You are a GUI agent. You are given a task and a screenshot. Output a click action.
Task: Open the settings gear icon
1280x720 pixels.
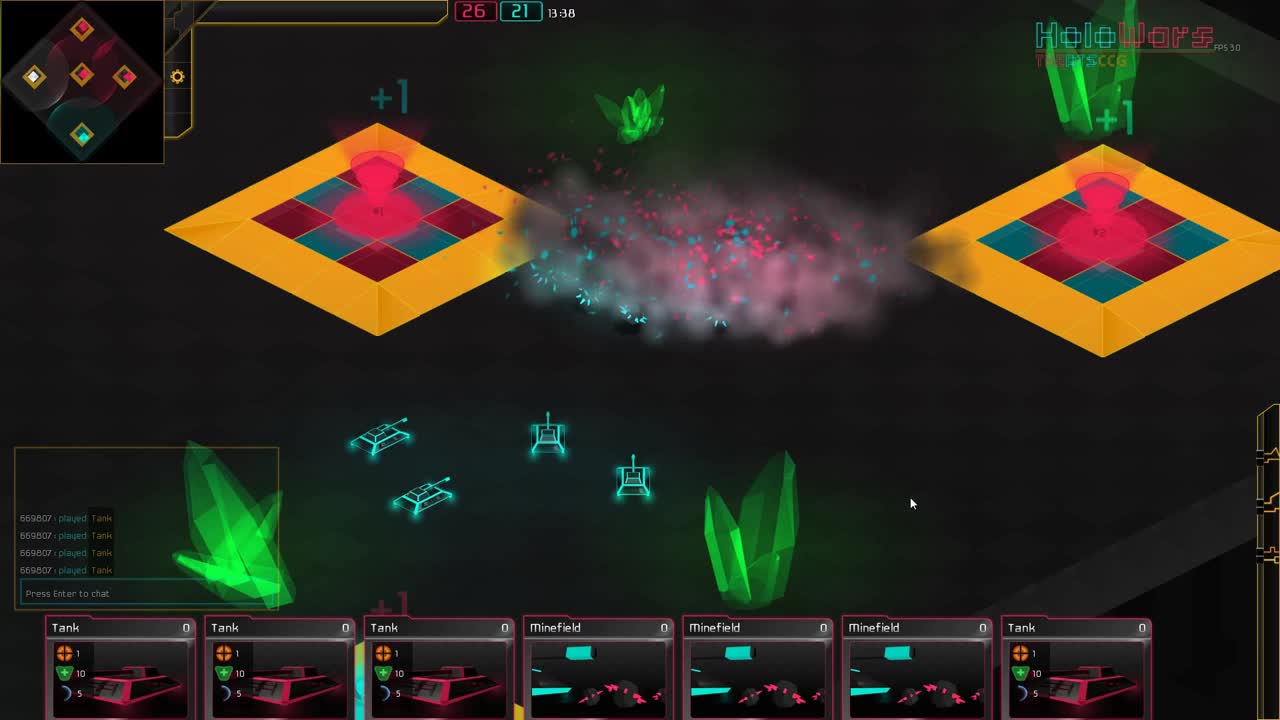tap(177, 76)
